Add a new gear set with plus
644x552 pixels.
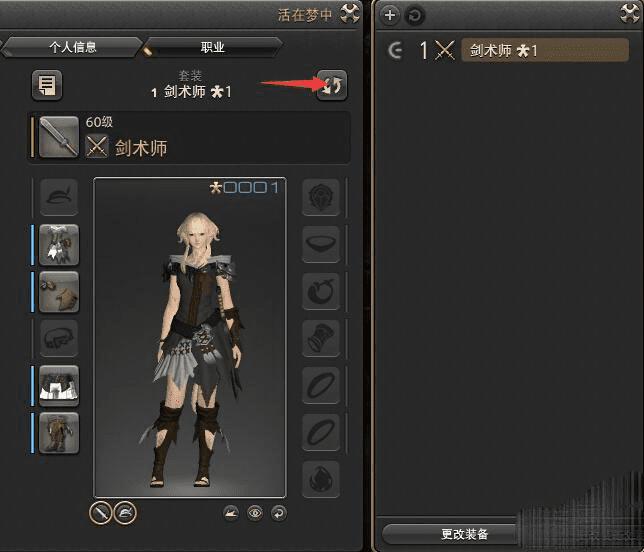click(x=390, y=16)
